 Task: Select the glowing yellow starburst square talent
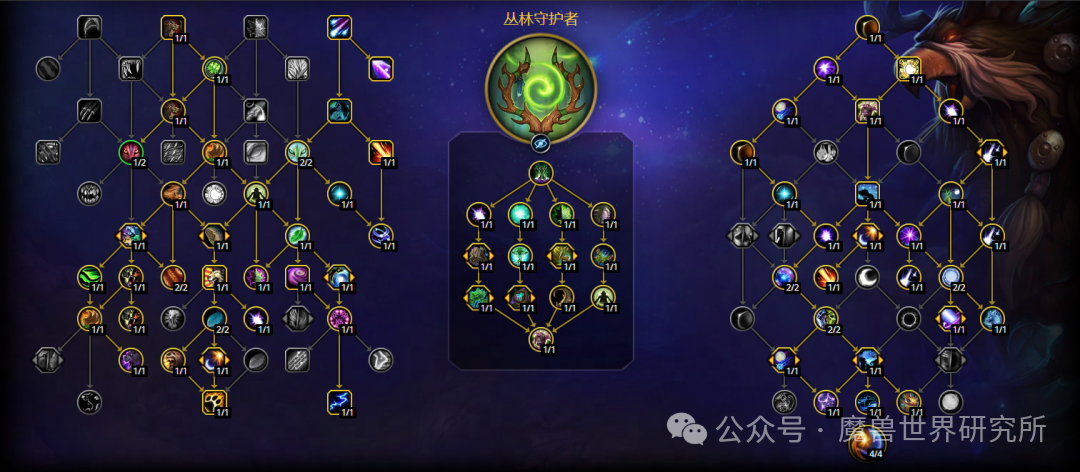909,68
